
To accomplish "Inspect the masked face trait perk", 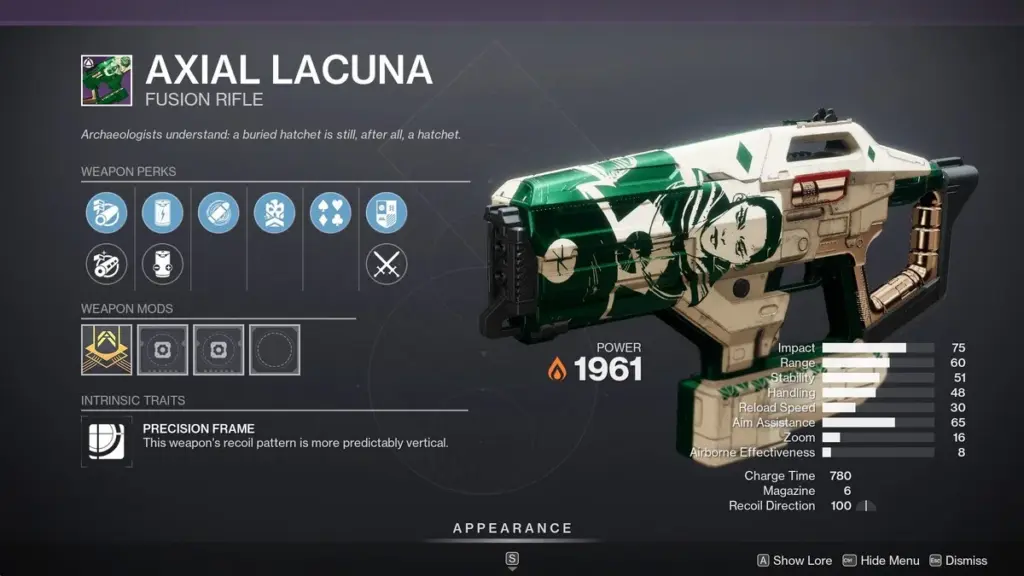I will tap(274, 213).
